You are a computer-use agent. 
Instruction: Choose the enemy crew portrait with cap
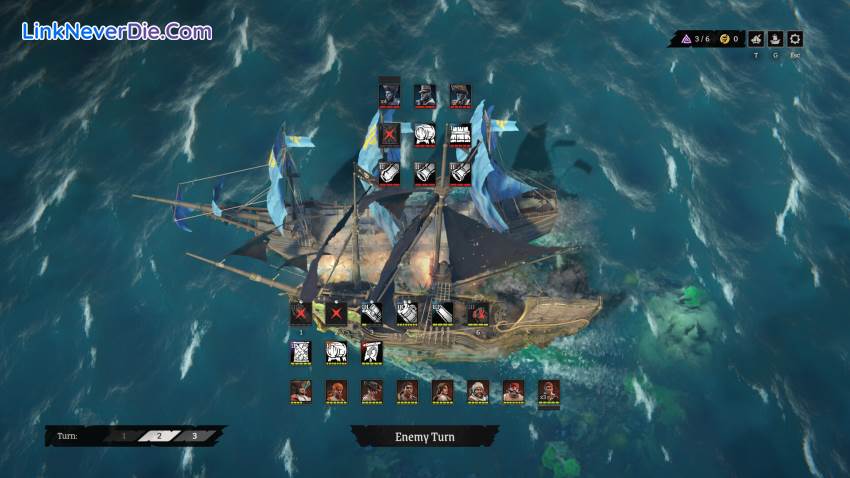coord(424,94)
